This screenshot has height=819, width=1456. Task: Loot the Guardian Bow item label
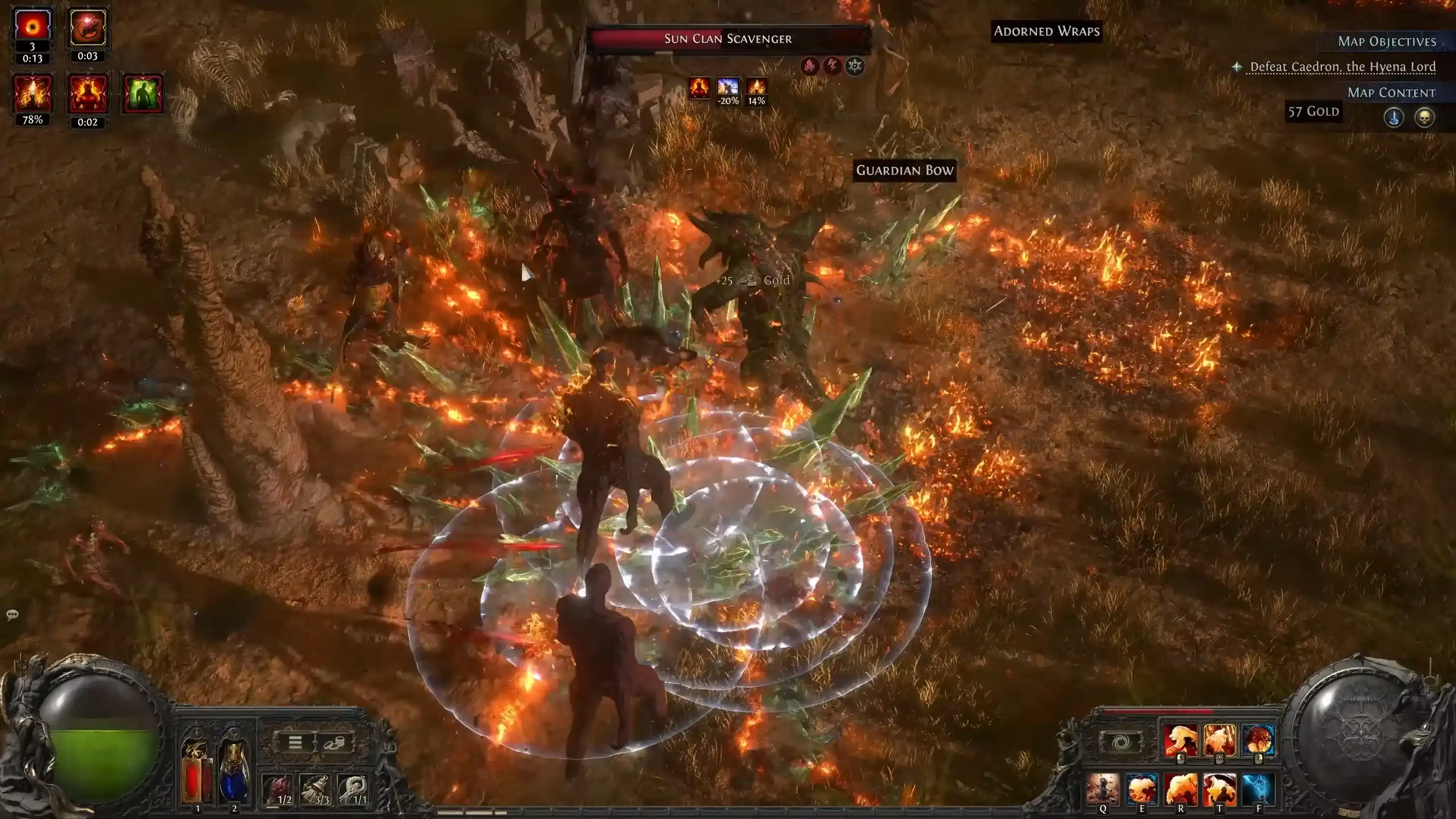tap(904, 170)
